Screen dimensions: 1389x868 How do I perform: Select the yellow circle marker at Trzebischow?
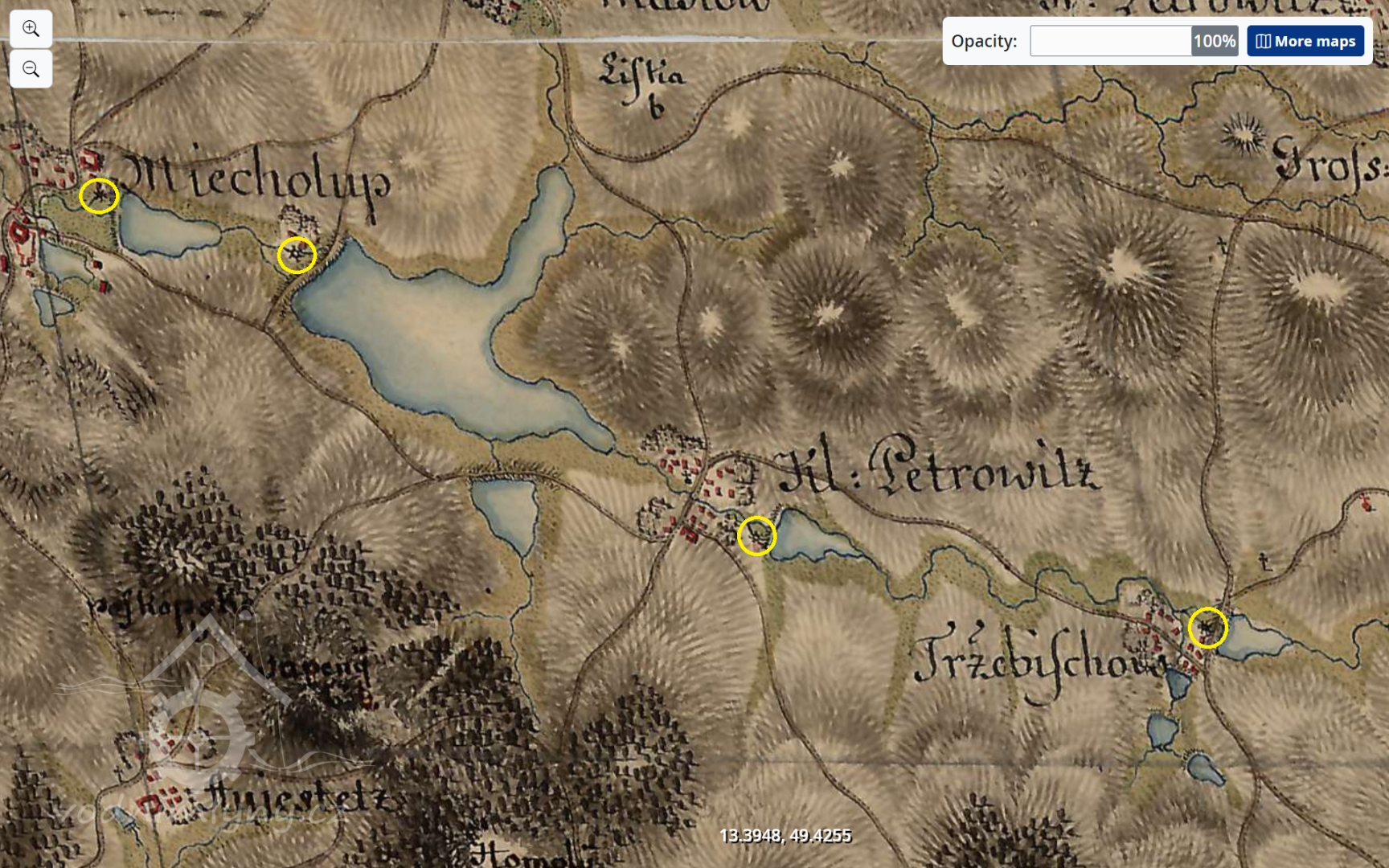pos(1207,628)
